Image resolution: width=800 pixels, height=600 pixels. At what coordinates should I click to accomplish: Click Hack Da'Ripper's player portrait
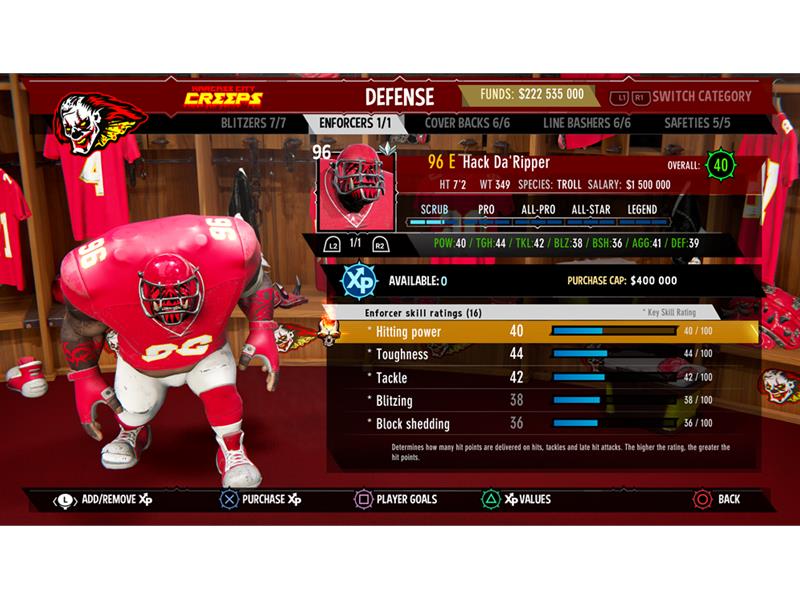[x=355, y=188]
